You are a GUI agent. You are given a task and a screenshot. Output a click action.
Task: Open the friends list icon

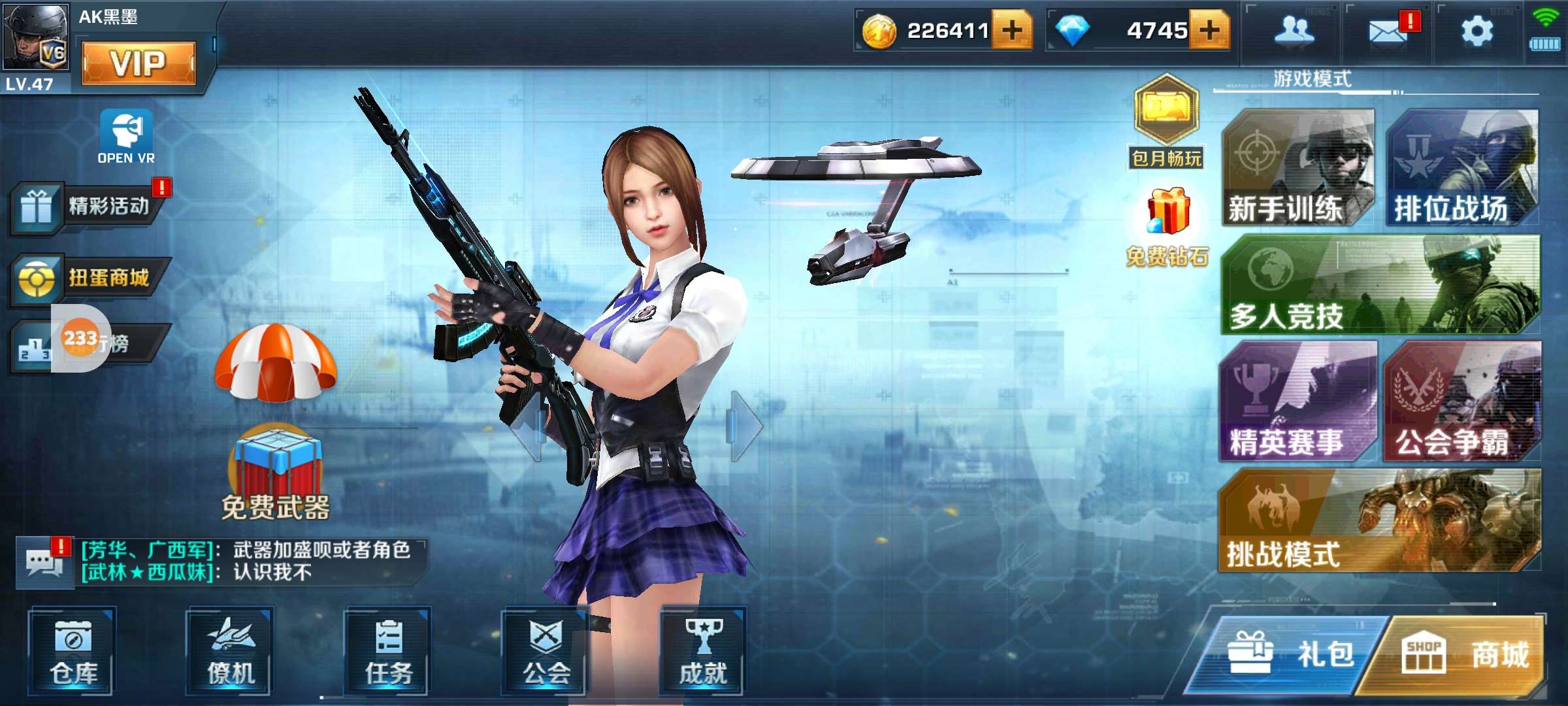[1294, 31]
